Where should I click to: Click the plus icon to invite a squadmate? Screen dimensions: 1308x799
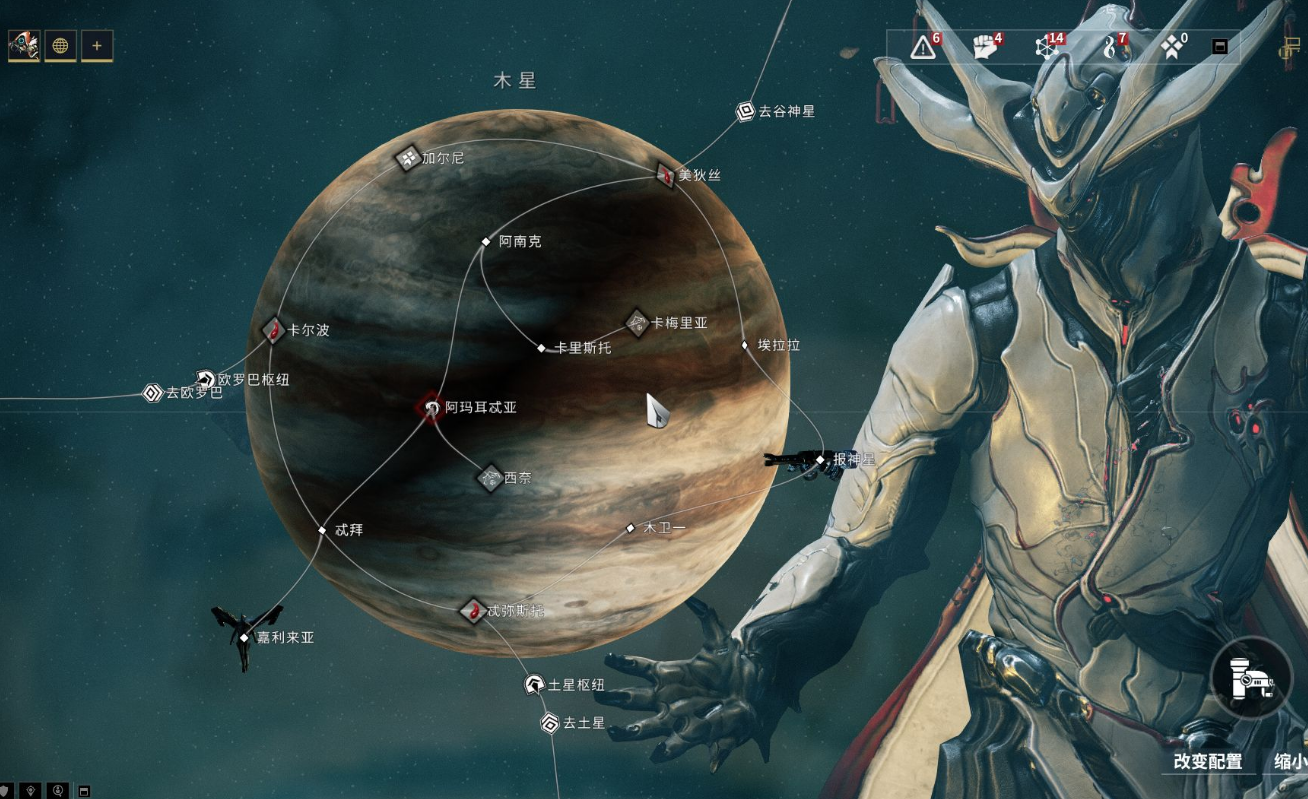pyautogui.click(x=96, y=46)
